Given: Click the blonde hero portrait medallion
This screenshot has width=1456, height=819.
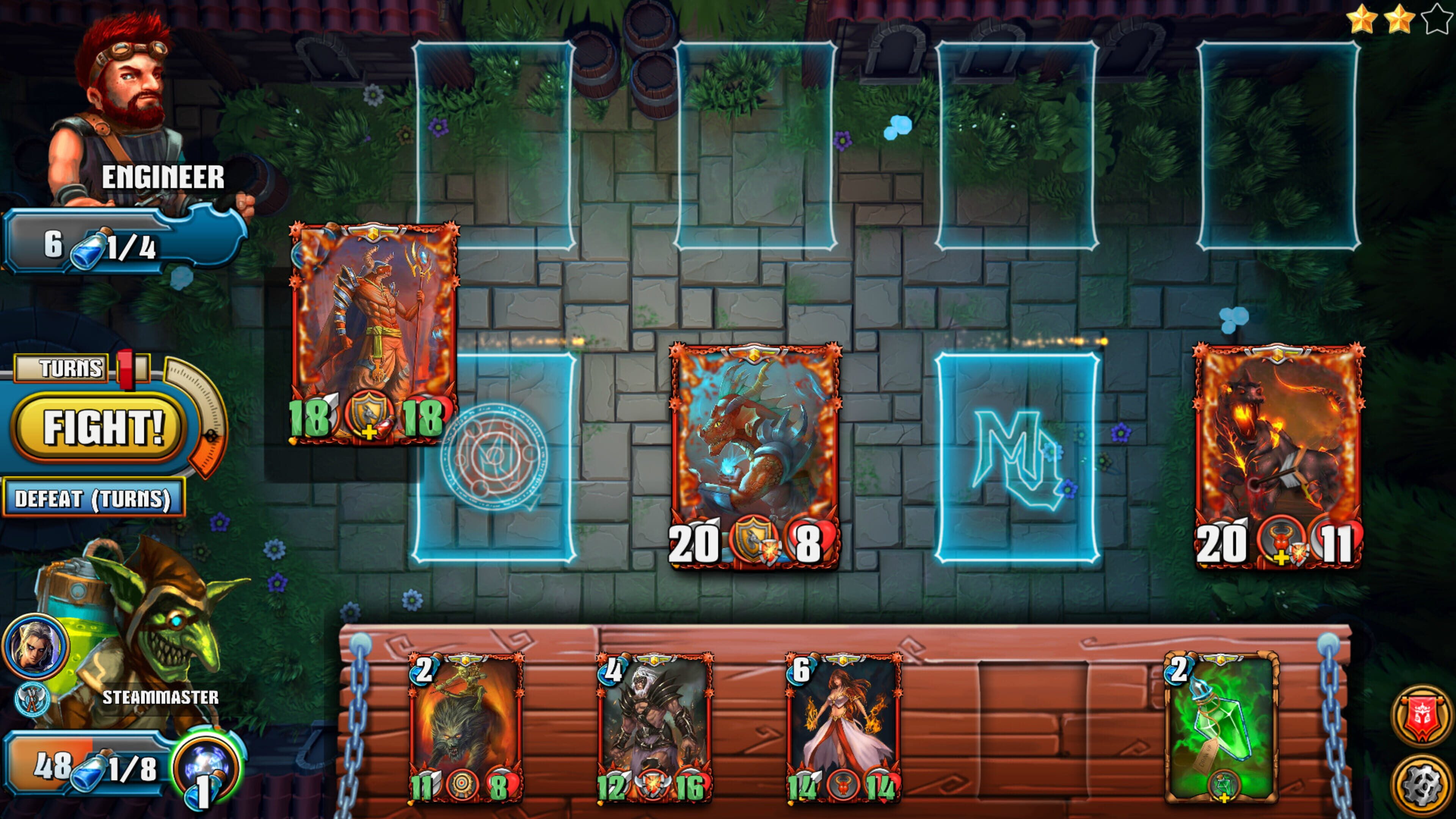Looking at the screenshot, I should coord(35,646).
